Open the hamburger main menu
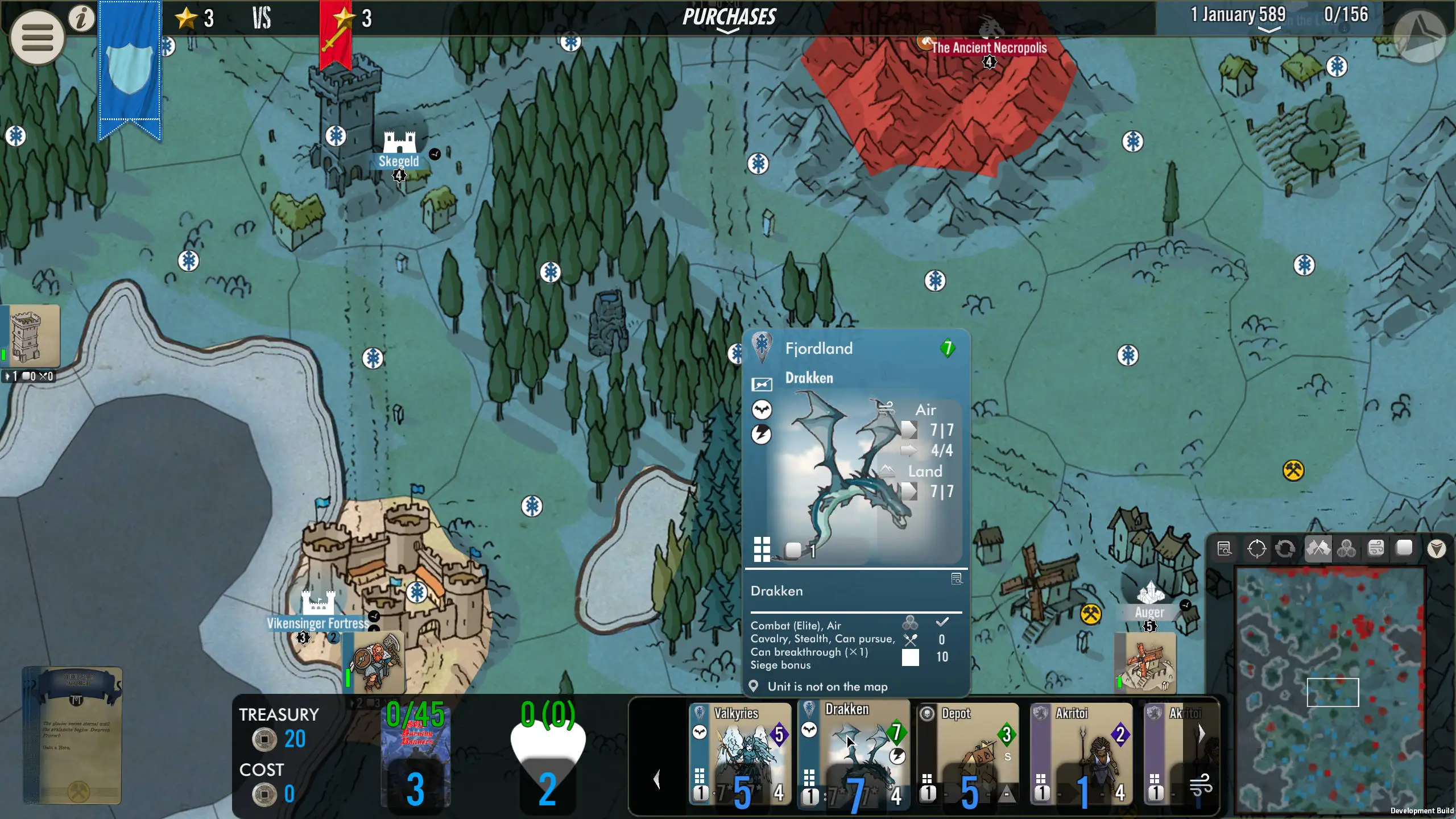This screenshot has width=1456, height=819. pyautogui.click(x=38, y=38)
